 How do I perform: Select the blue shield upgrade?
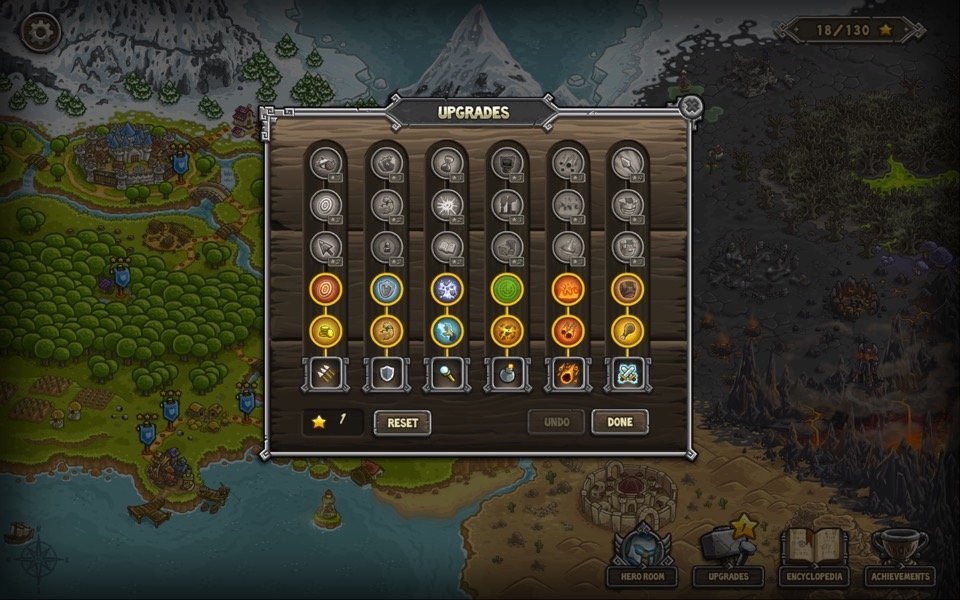[386, 289]
